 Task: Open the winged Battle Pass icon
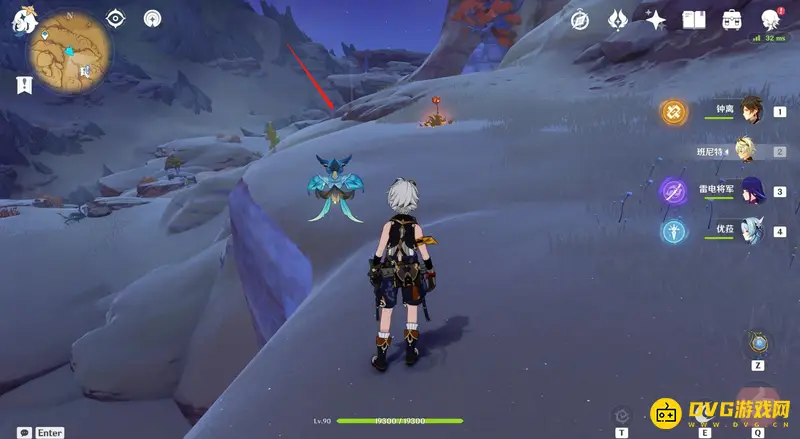(618, 20)
